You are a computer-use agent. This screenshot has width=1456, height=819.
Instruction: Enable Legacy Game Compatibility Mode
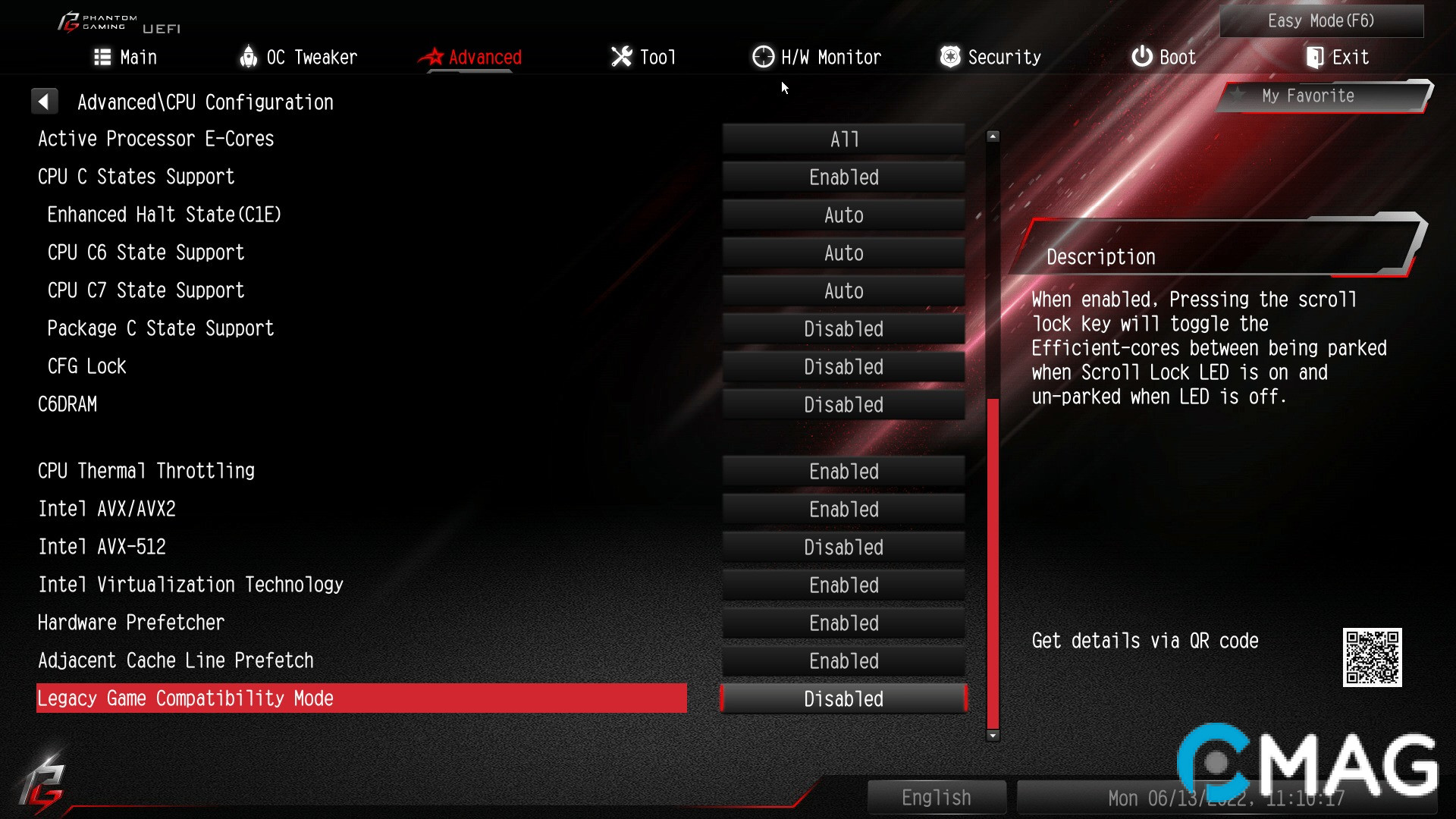843,698
